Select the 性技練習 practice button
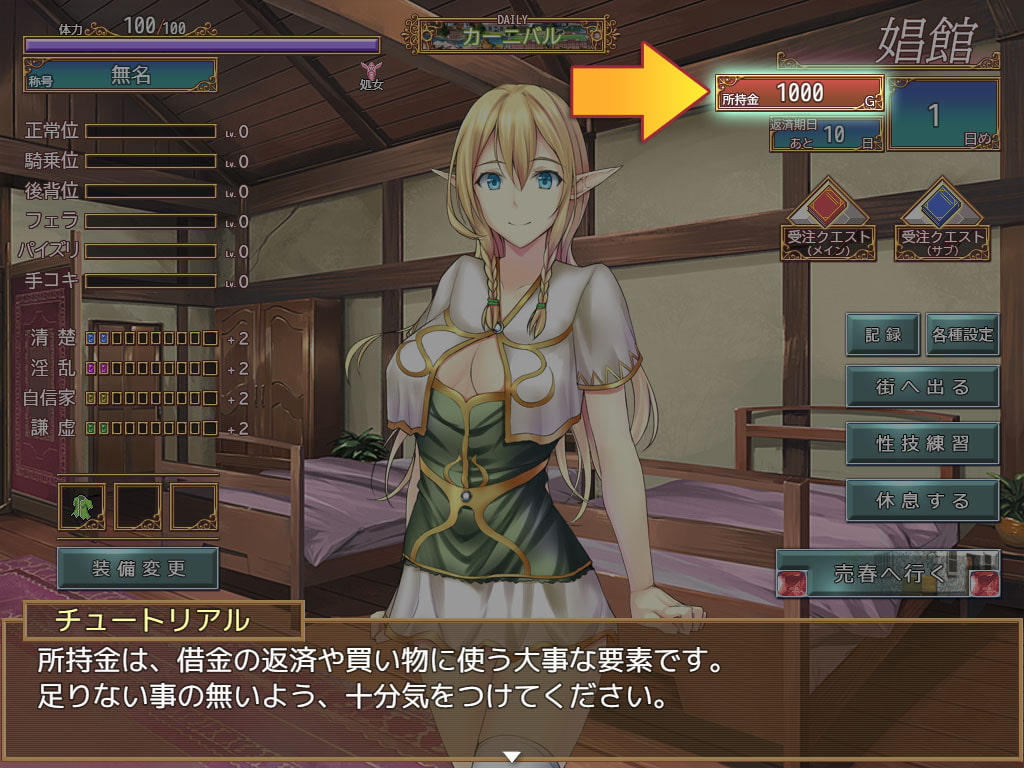 click(922, 443)
